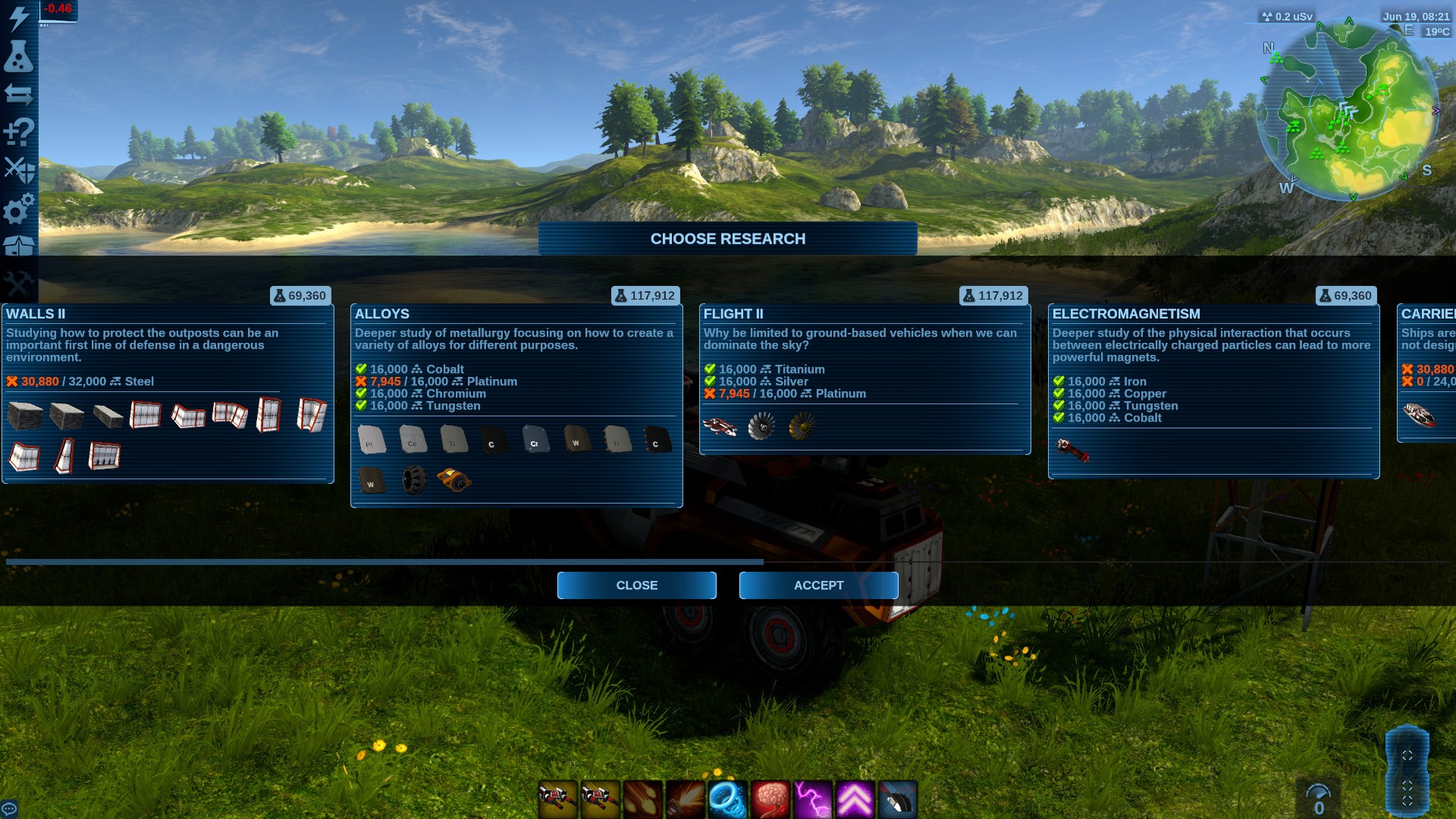Activate the purple lightning hotbar ability

click(813, 799)
